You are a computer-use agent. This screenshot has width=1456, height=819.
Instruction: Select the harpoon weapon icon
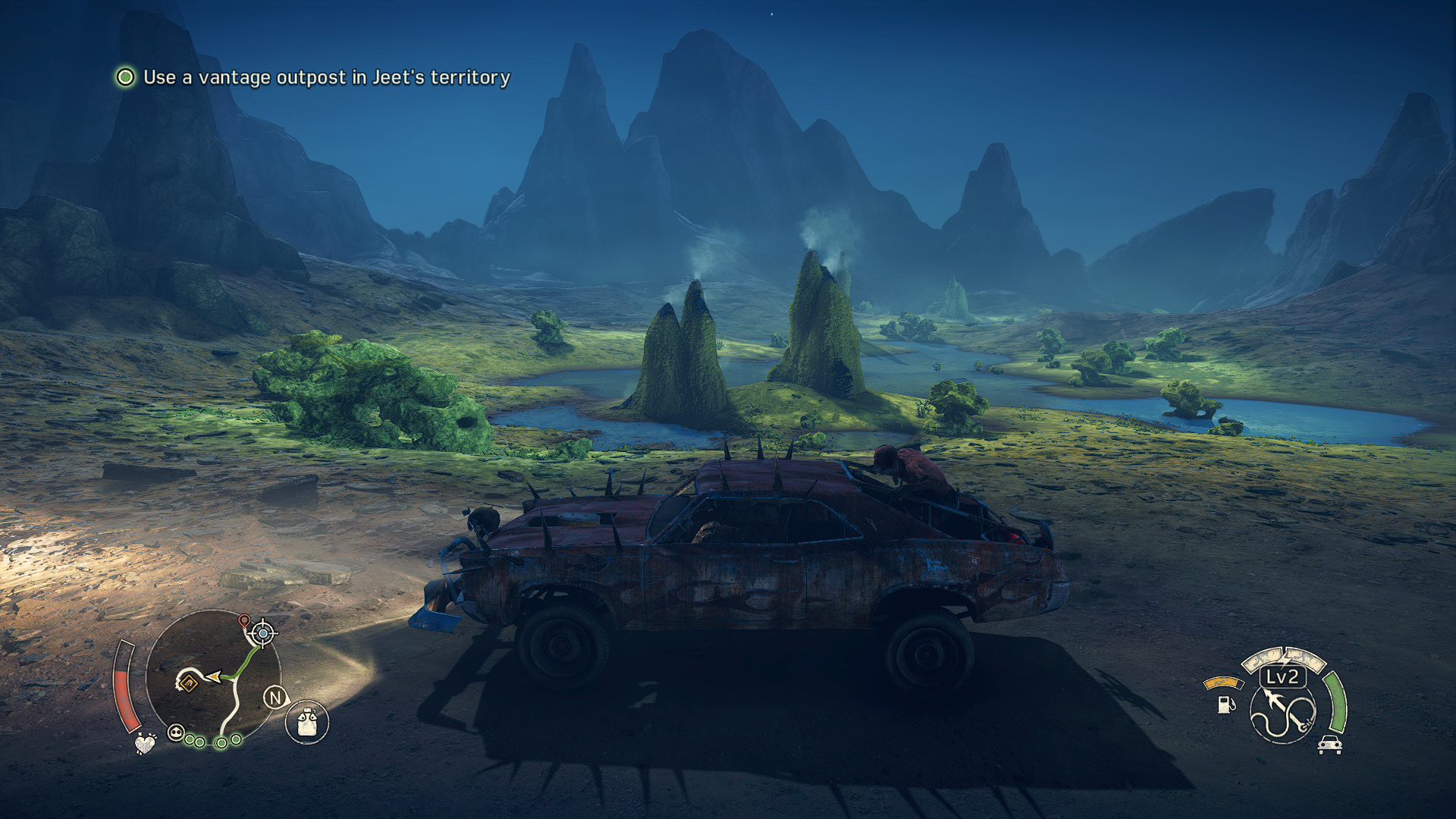1283,714
